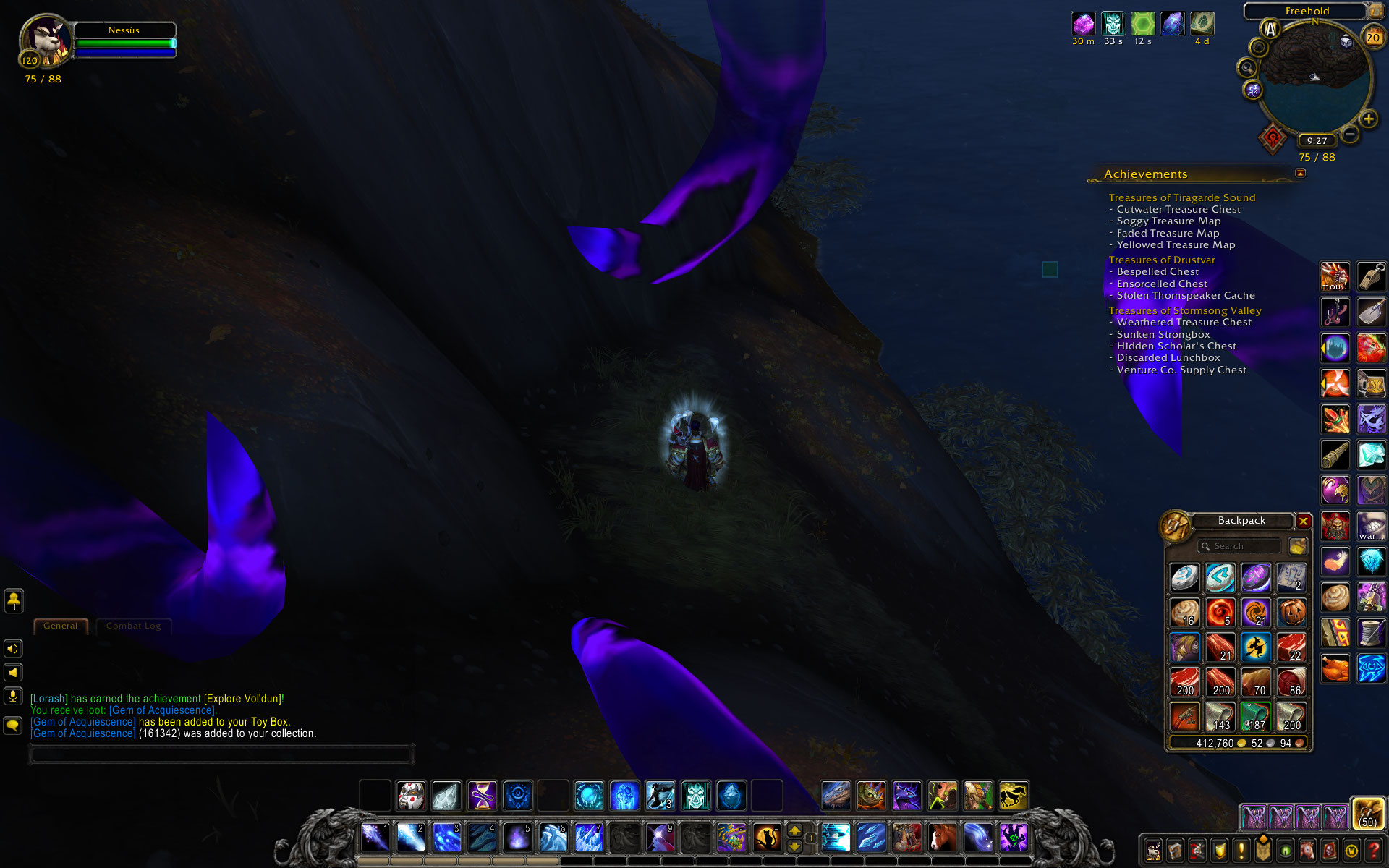
Task: Open Treasures of Drustvar achievement
Action: pyautogui.click(x=1162, y=260)
